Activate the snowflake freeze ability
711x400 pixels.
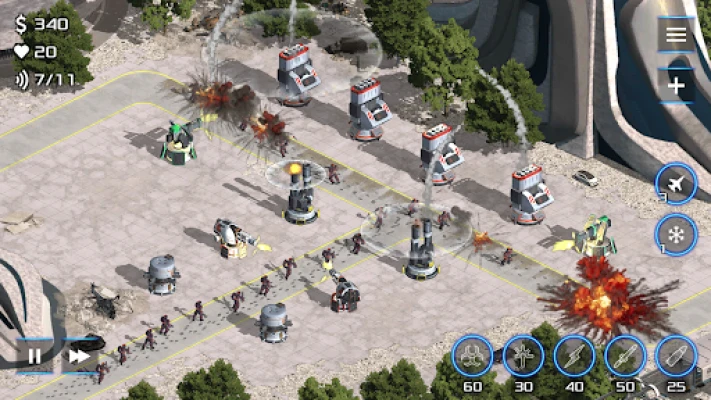[676, 236]
